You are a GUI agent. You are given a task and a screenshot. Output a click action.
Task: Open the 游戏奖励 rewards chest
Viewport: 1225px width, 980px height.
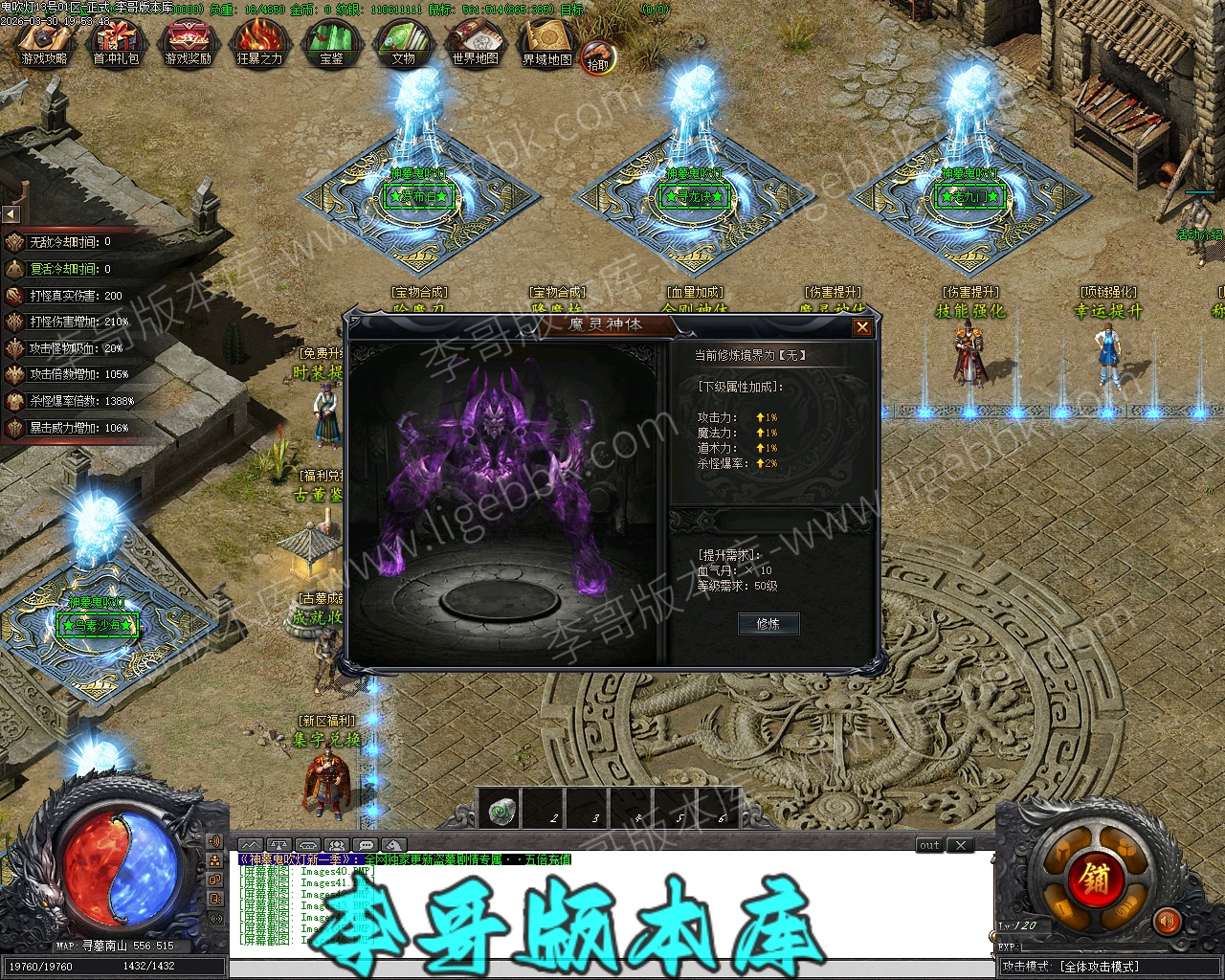coord(188,42)
